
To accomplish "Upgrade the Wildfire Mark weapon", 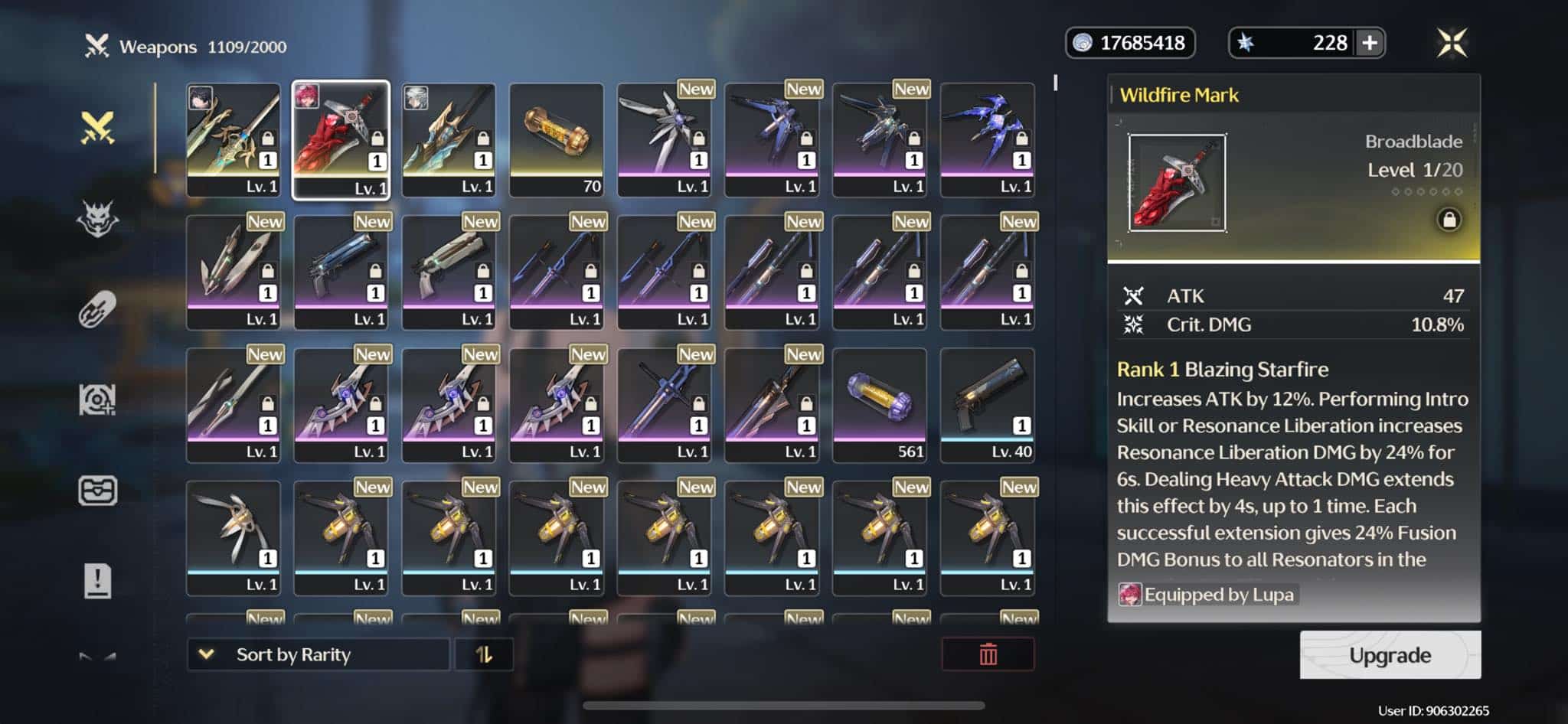I will tap(1390, 655).
